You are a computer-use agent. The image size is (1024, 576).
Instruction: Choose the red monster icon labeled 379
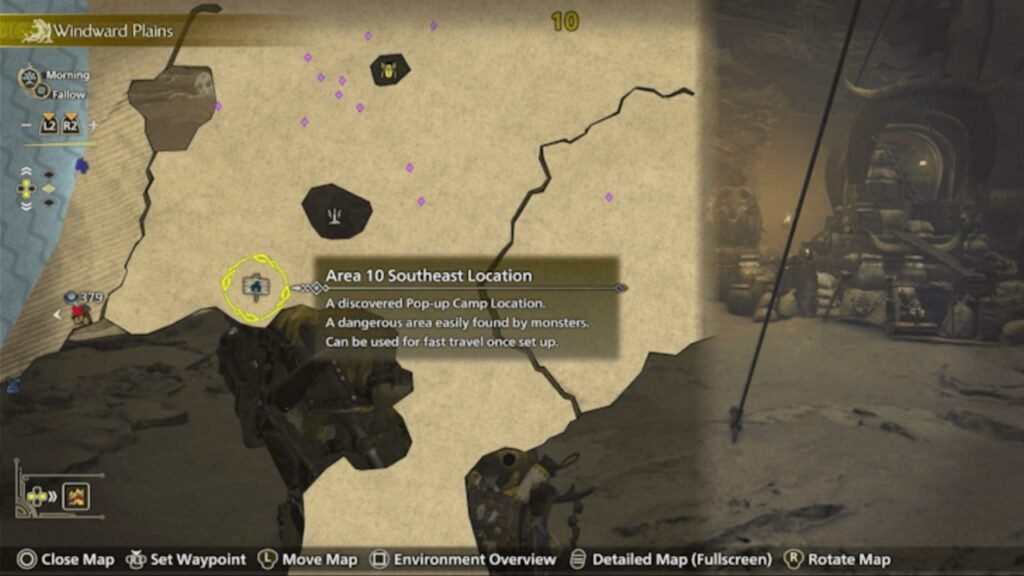[78, 313]
